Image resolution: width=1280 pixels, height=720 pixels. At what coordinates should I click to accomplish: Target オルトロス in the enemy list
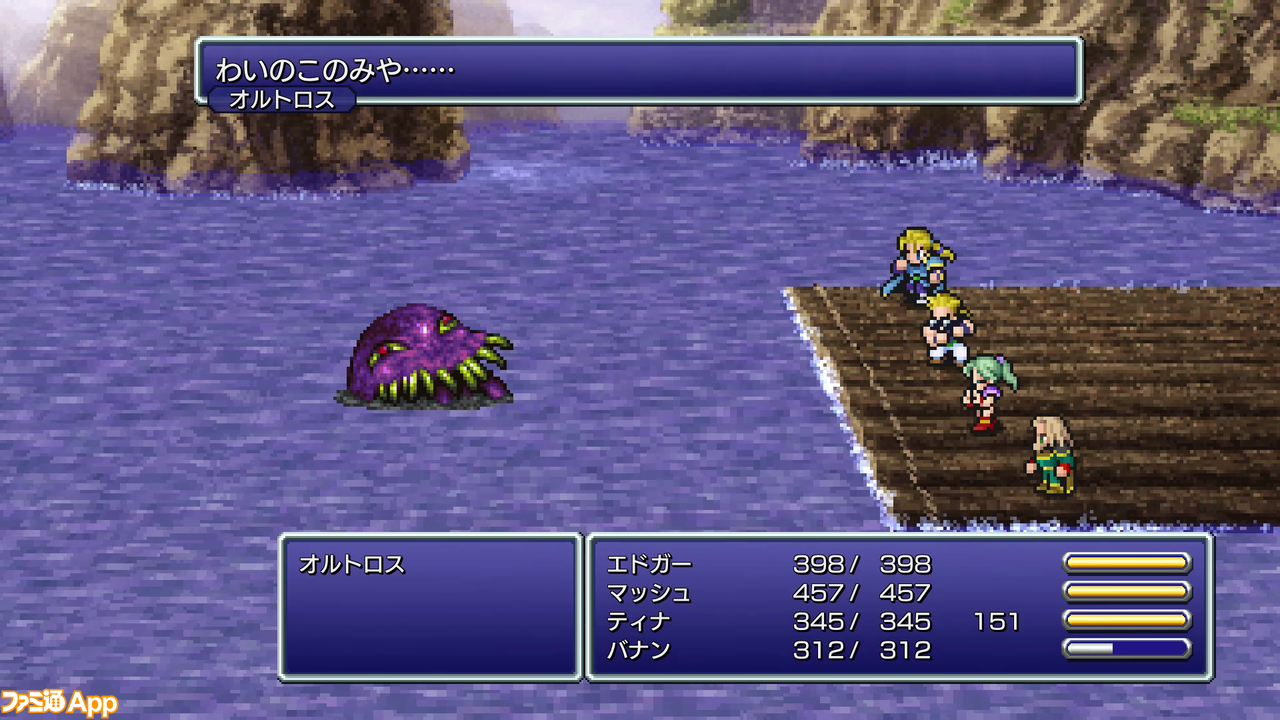(x=352, y=564)
